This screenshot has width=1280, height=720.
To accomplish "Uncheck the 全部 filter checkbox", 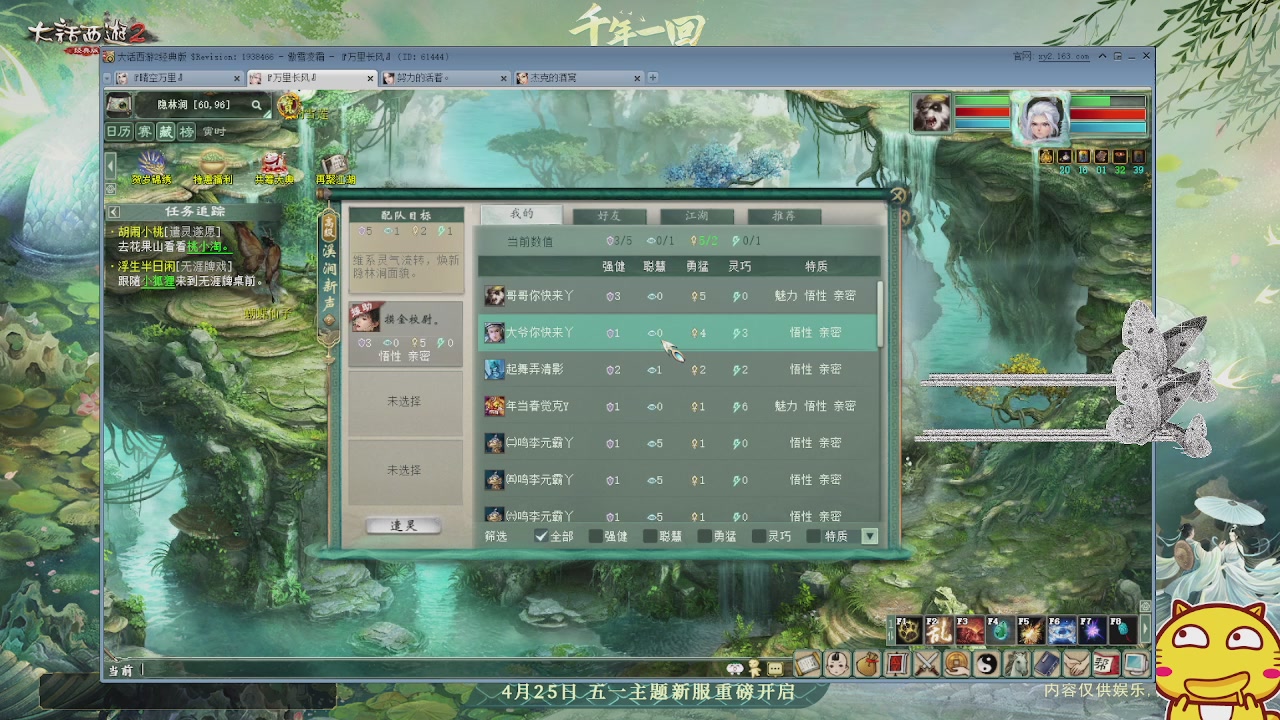I will point(541,536).
